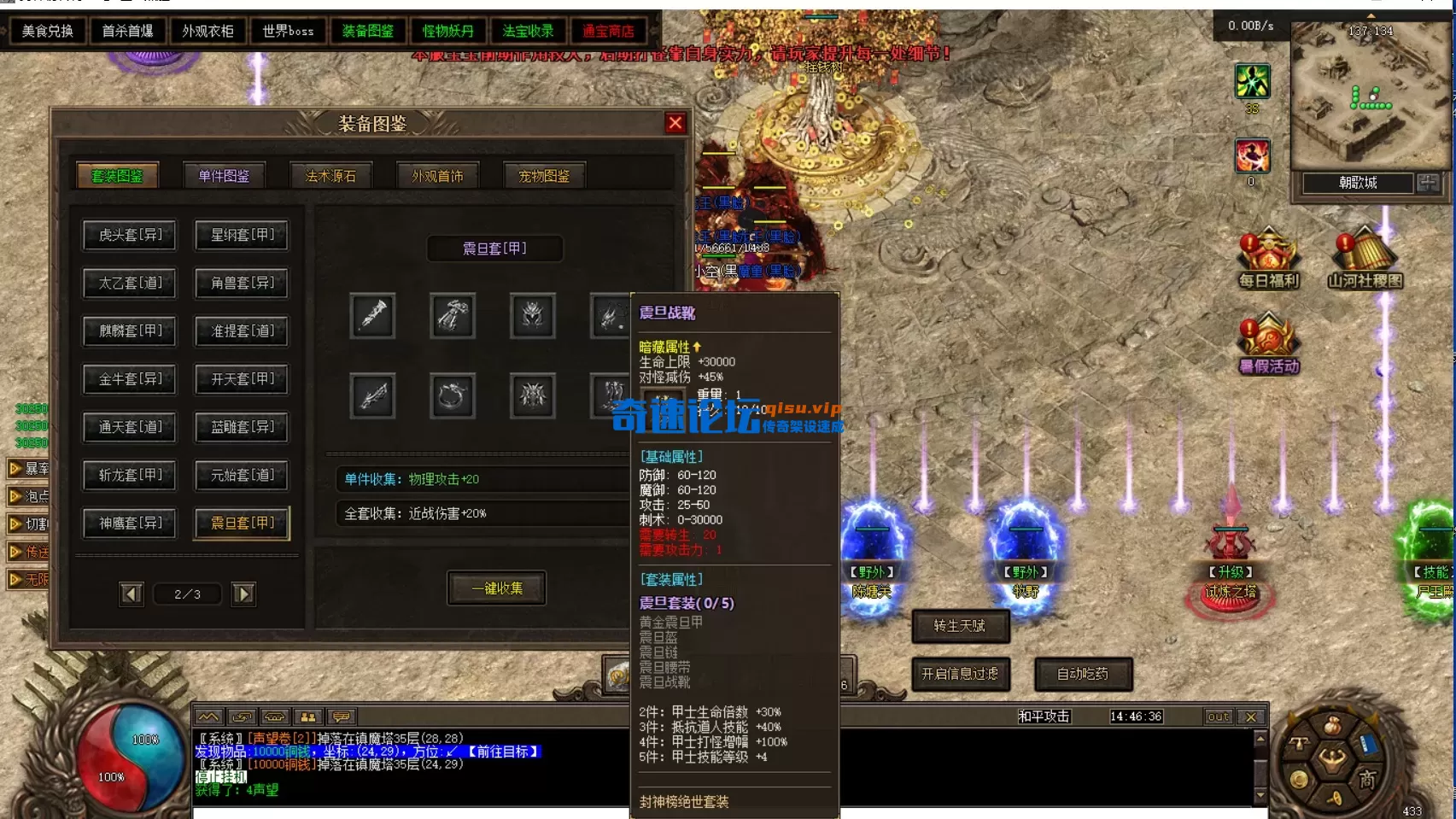The height and width of the screenshot is (819, 1456).
Task: Open the 每日福利 daily welfare icon
Action: tap(1270, 252)
